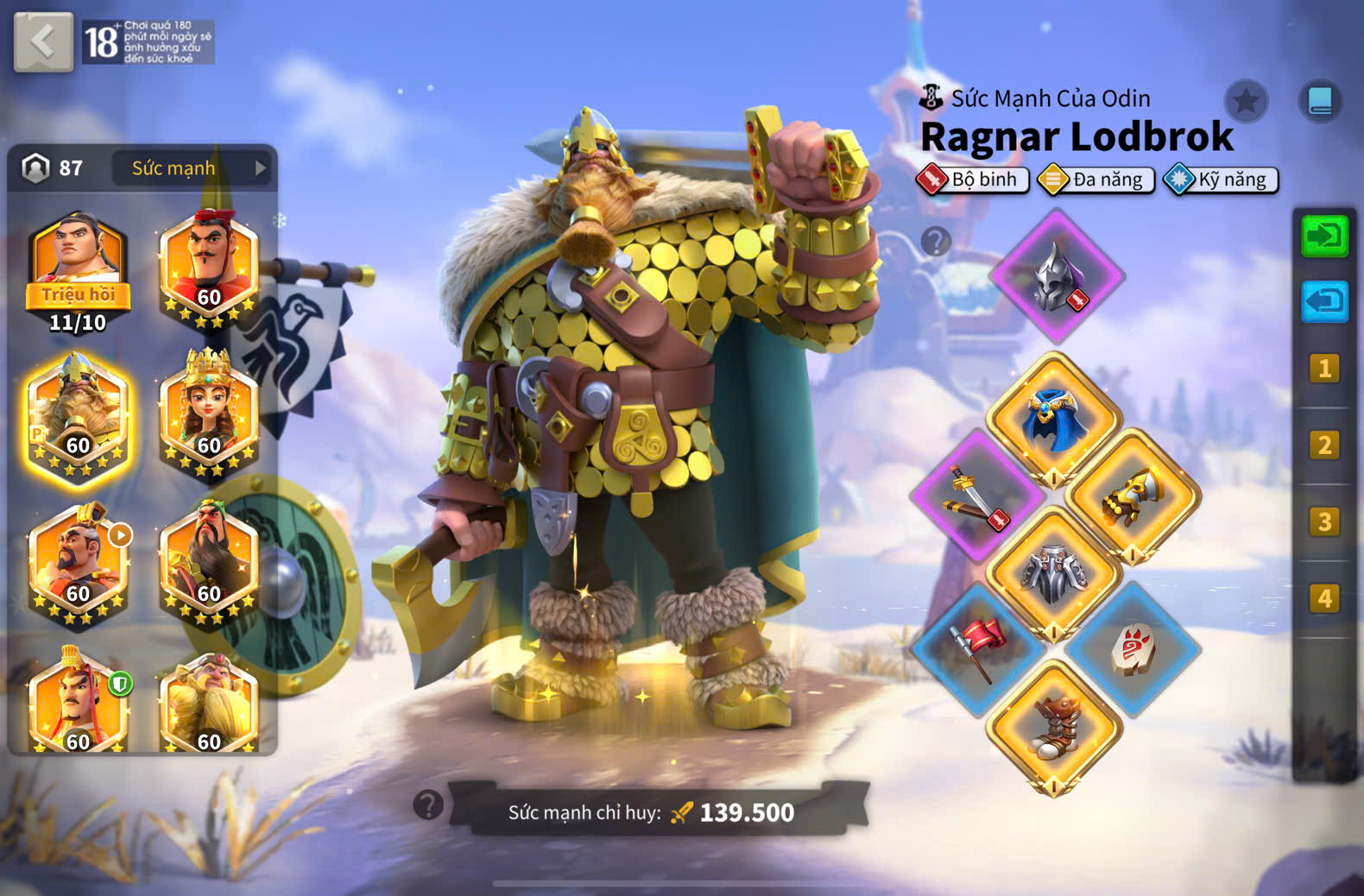Open the help icon near the helmet slot

936,241
